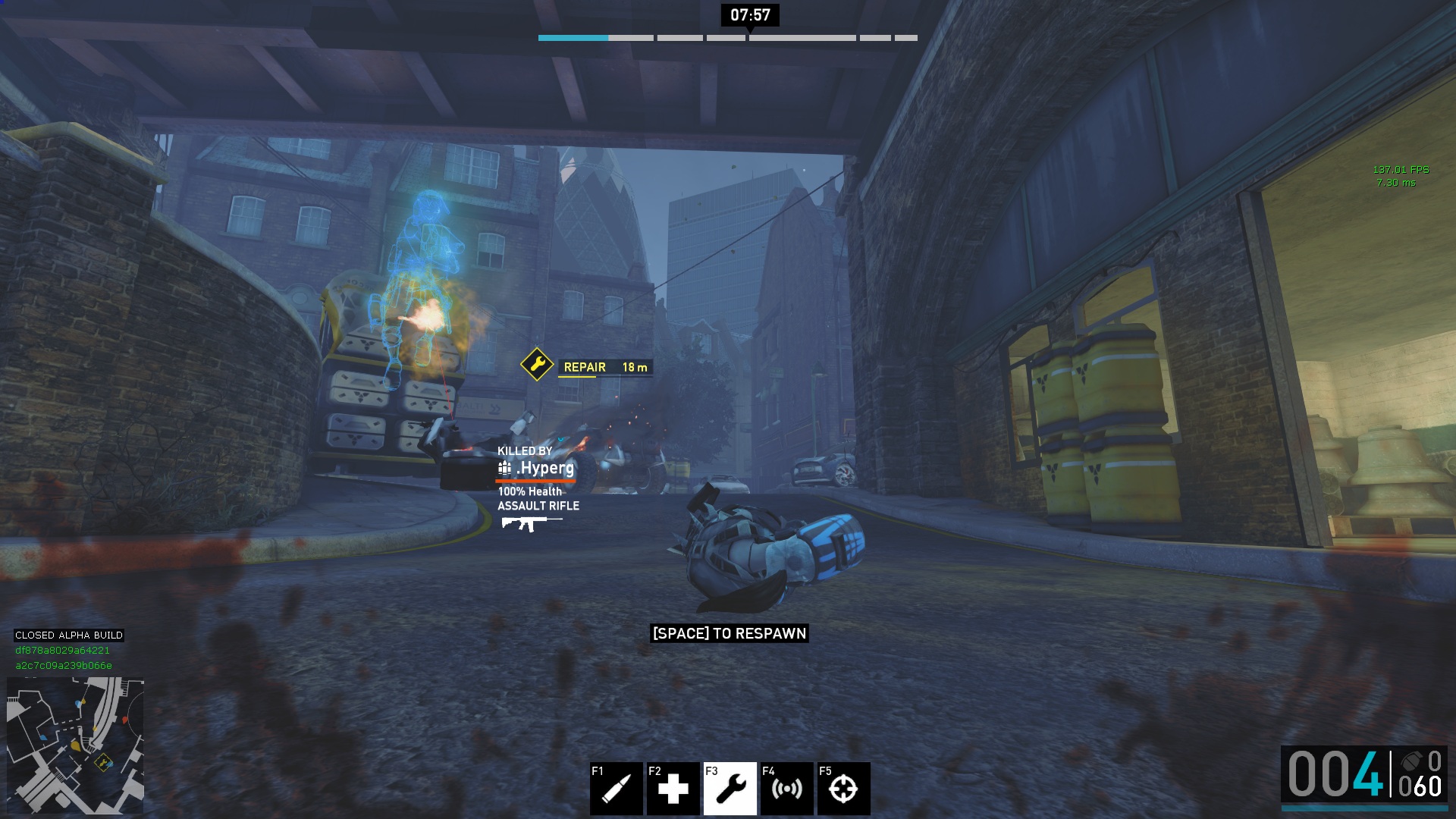Image resolution: width=1456 pixels, height=819 pixels.
Task: Select the F1 bullet ammo ability
Action: [x=616, y=789]
